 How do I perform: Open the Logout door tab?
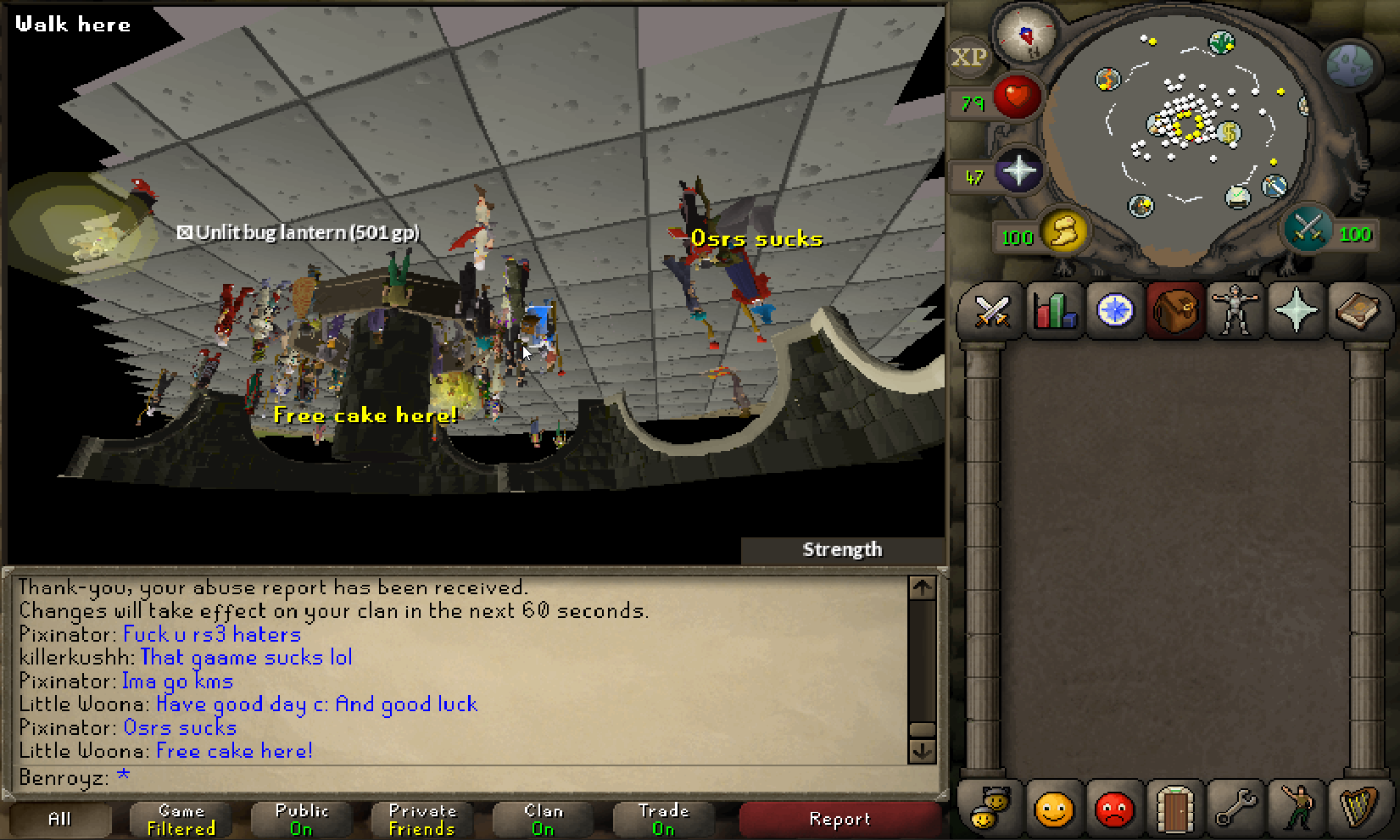pyautogui.click(x=1175, y=809)
